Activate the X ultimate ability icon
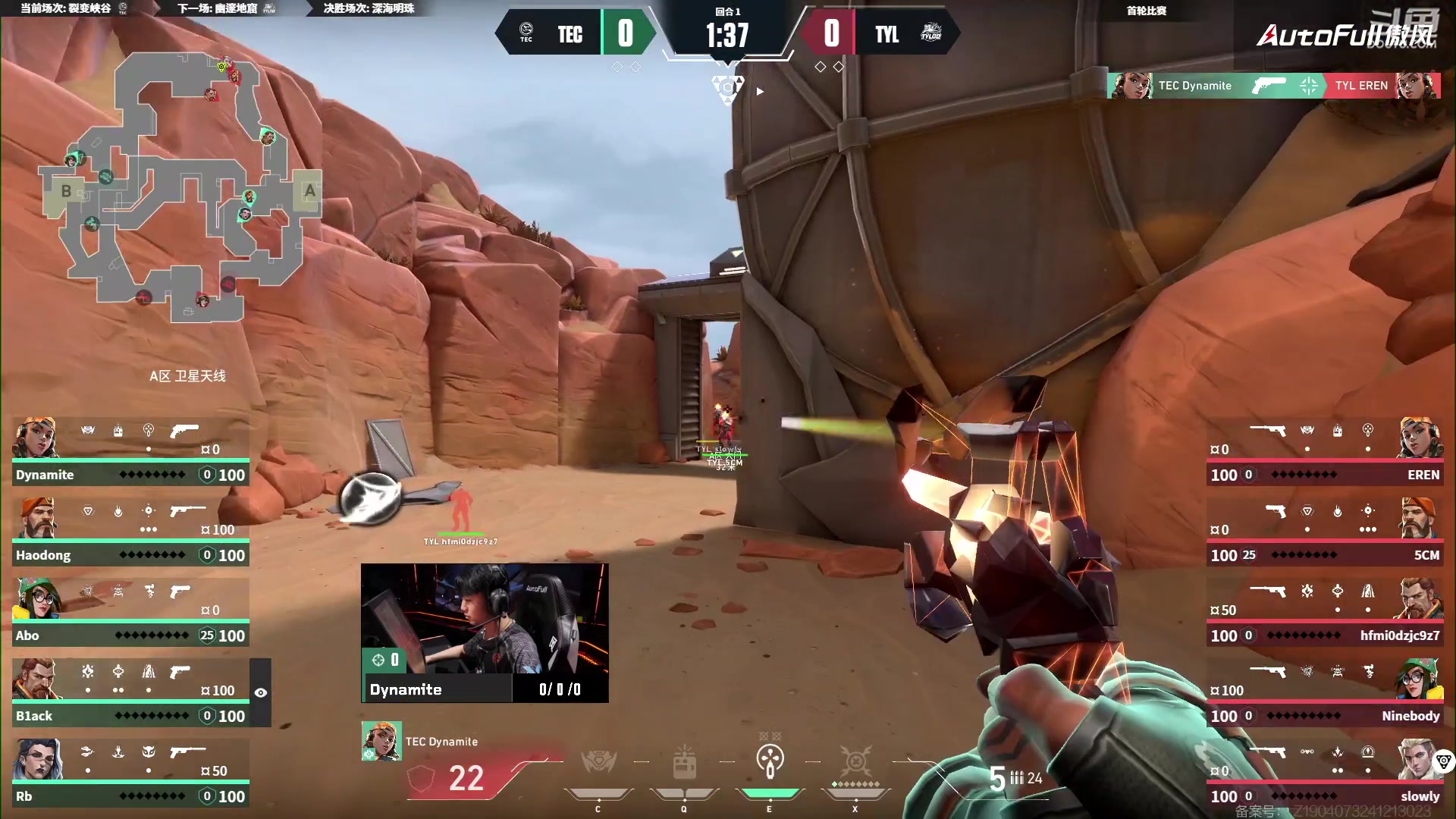The height and width of the screenshot is (819, 1456). click(855, 763)
